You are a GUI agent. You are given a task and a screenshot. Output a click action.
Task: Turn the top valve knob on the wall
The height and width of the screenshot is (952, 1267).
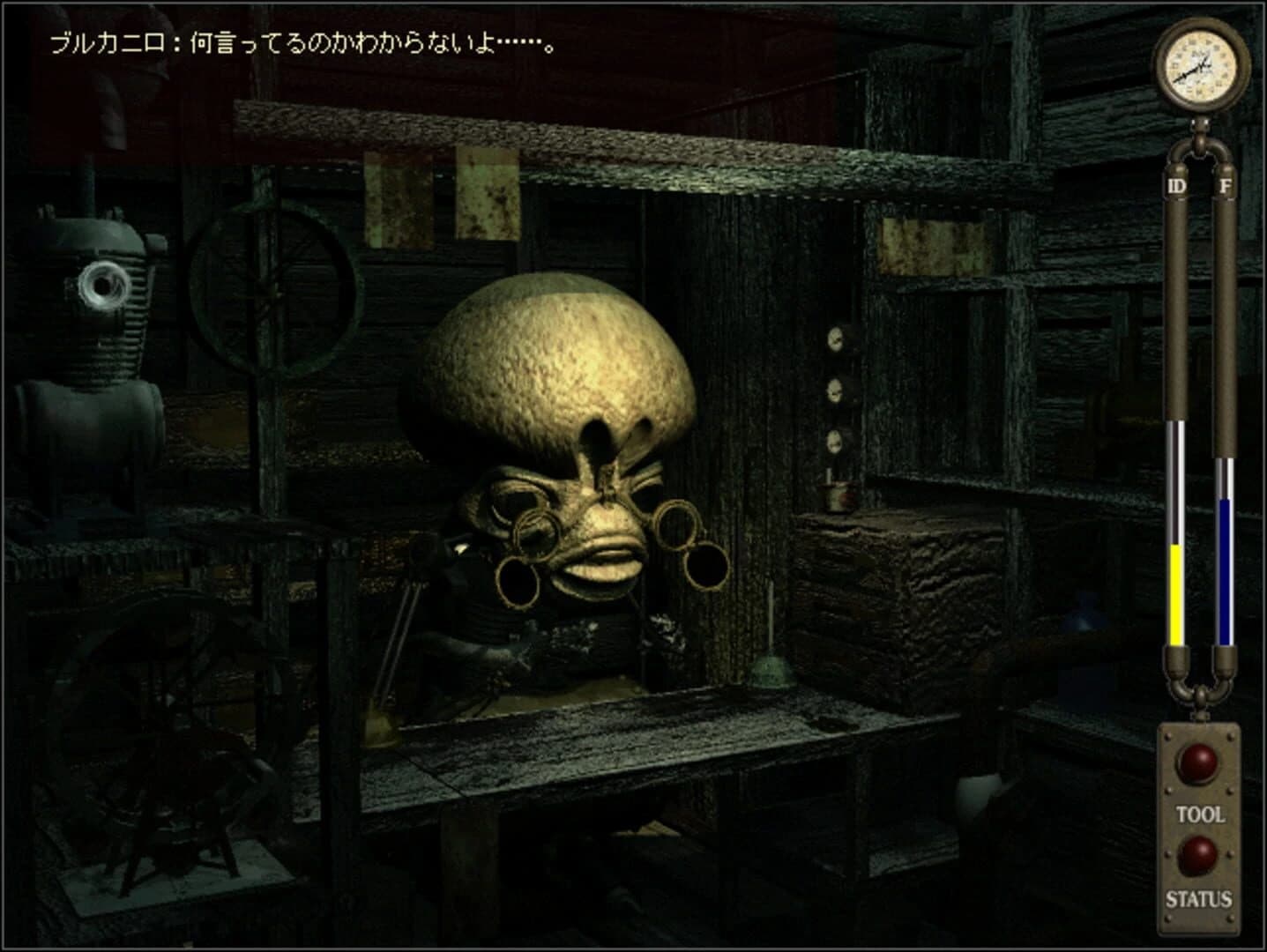click(x=834, y=339)
